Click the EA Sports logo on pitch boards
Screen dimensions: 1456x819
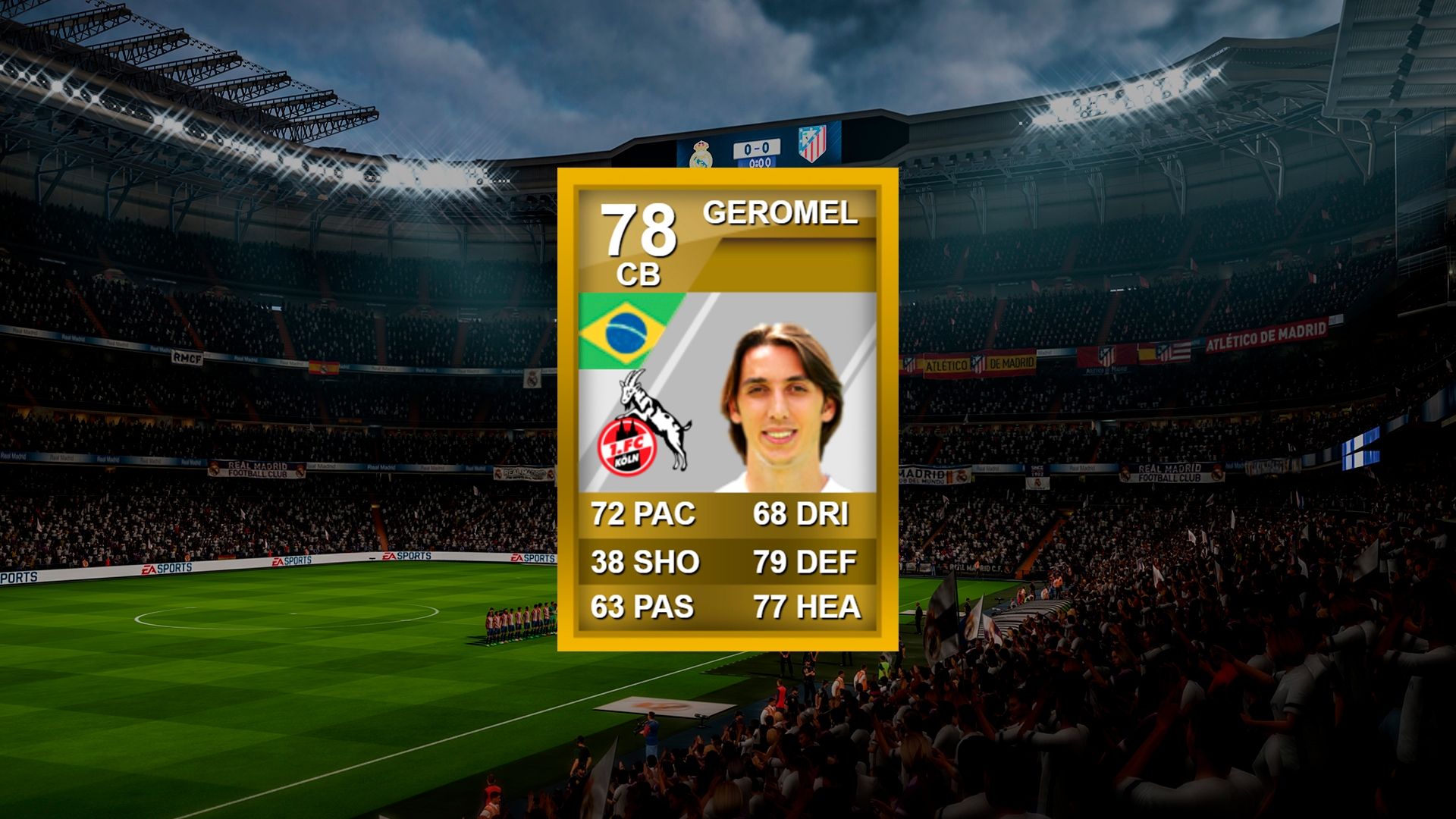coord(167,569)
